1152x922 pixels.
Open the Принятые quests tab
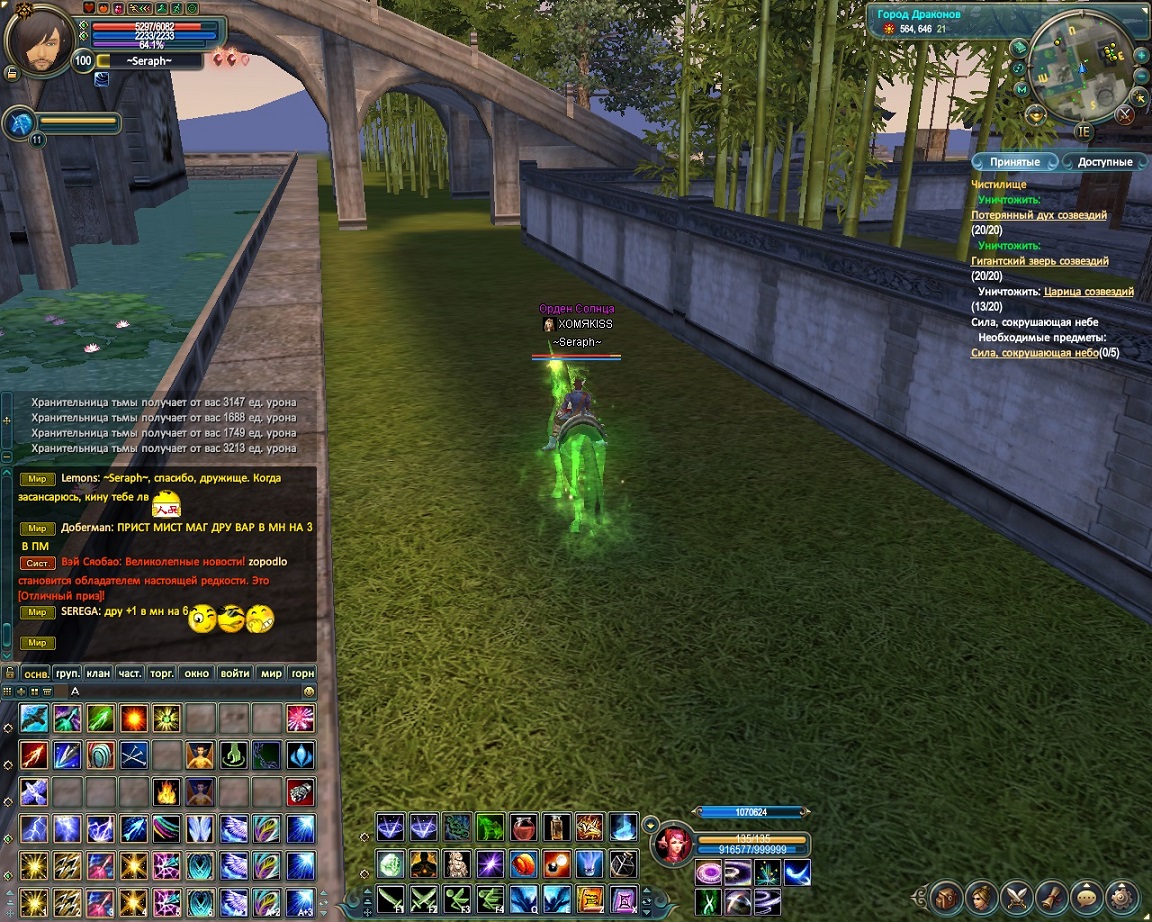pyautogui.click(x=1015, y=162)
